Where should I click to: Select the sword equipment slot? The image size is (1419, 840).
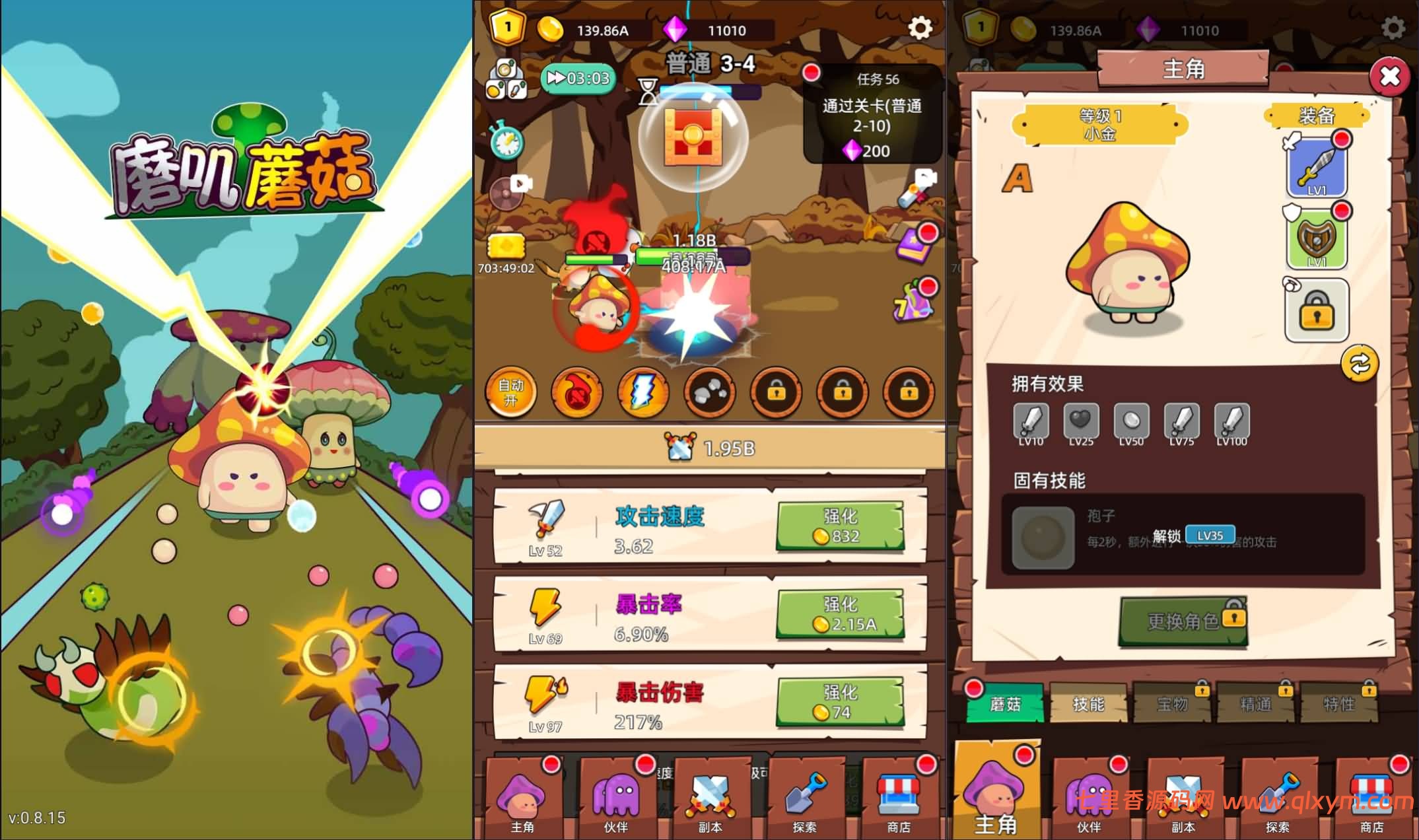(x=1317, y=168)
